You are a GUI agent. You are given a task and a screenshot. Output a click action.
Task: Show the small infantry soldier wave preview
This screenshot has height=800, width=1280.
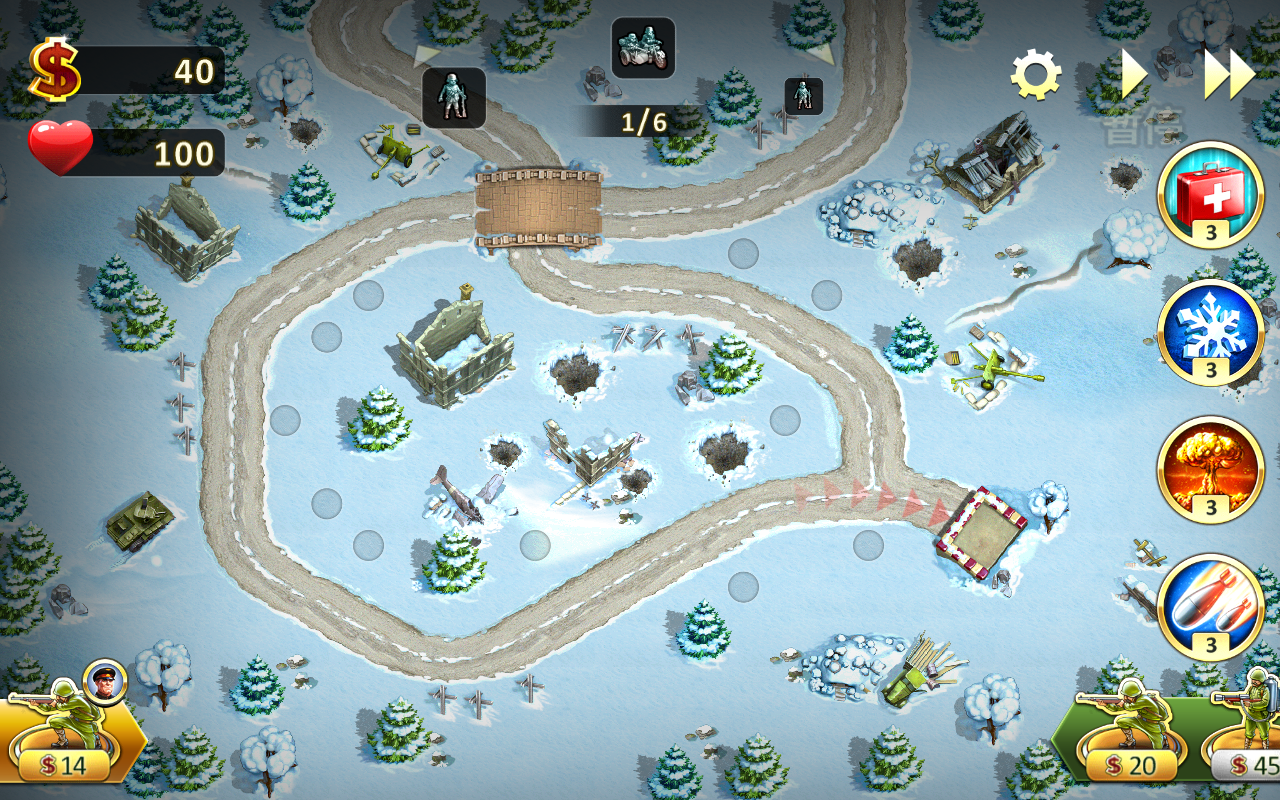click(803, 96)
